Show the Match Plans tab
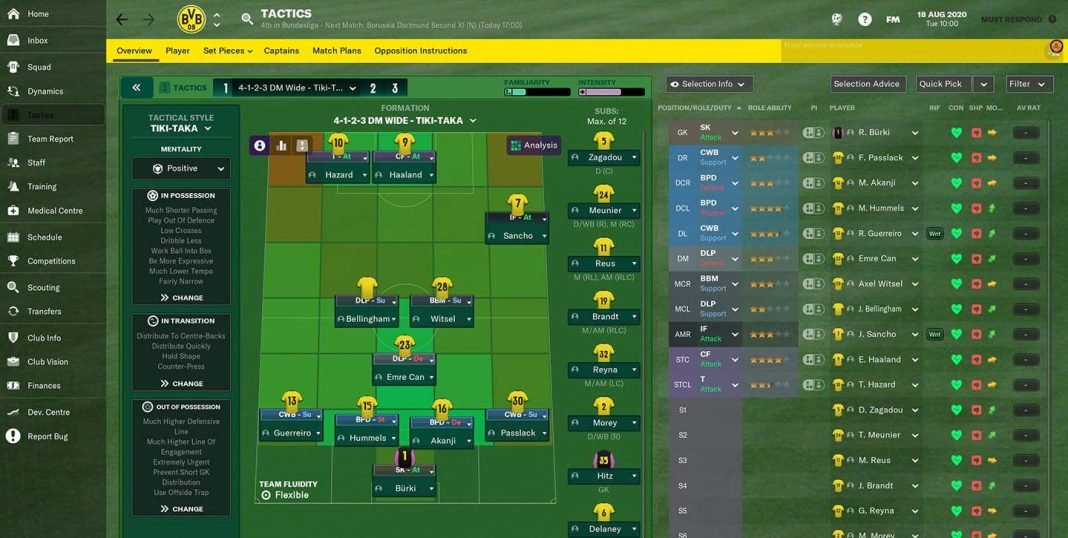 (x=336, y=51)
